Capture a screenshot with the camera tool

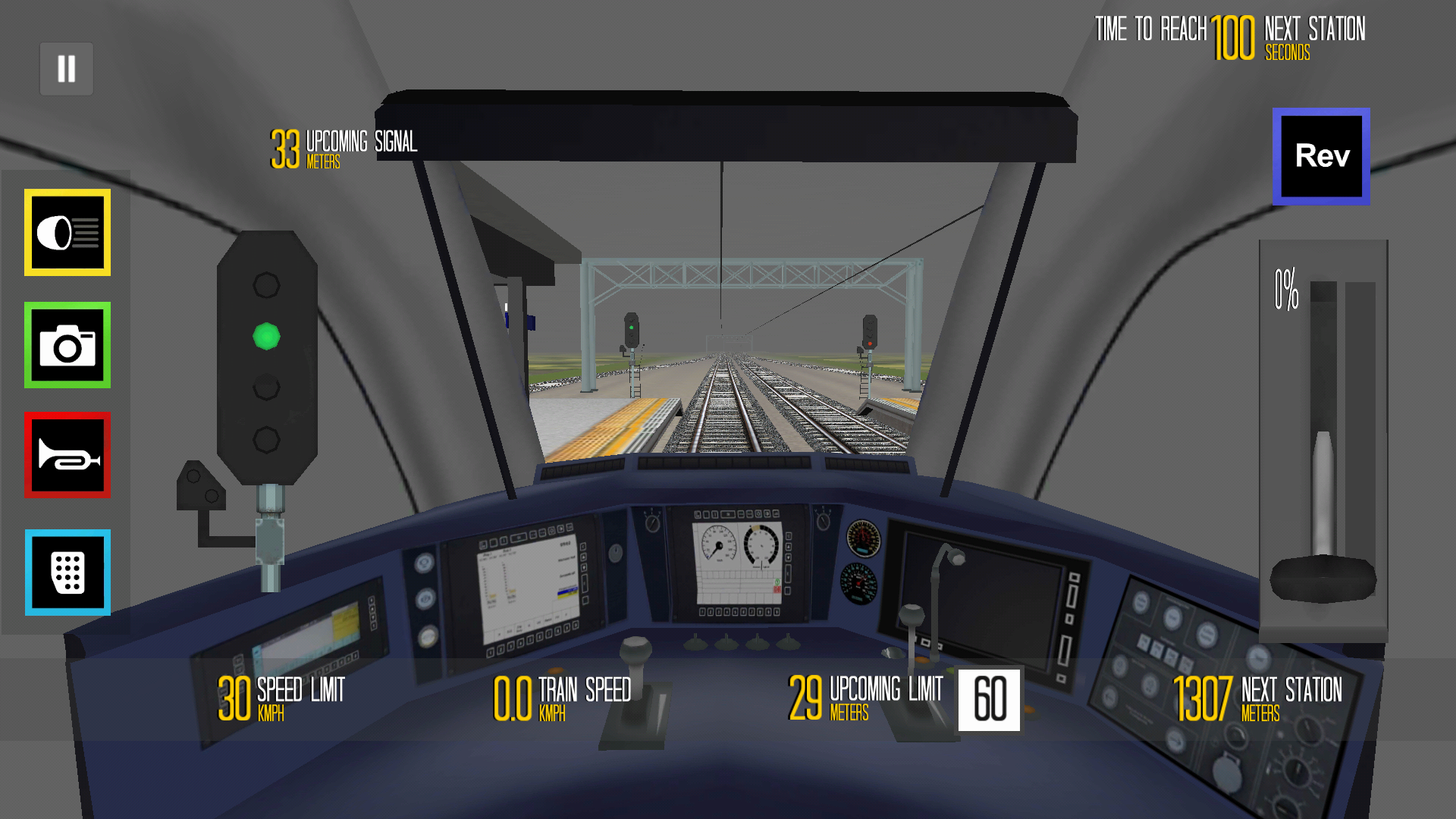(67, 345)
